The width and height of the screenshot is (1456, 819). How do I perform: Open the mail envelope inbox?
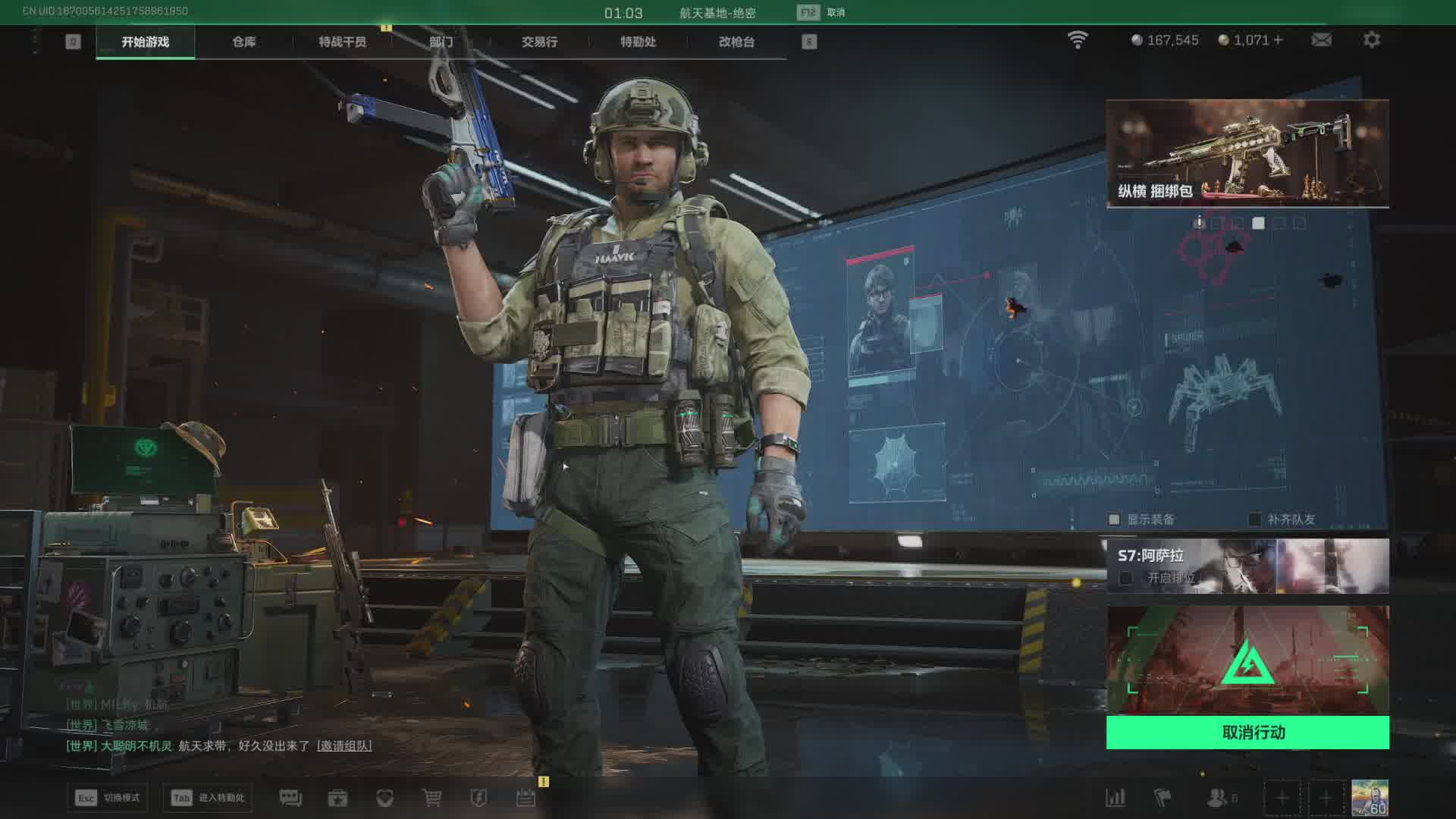click(x=1322, y=39)
